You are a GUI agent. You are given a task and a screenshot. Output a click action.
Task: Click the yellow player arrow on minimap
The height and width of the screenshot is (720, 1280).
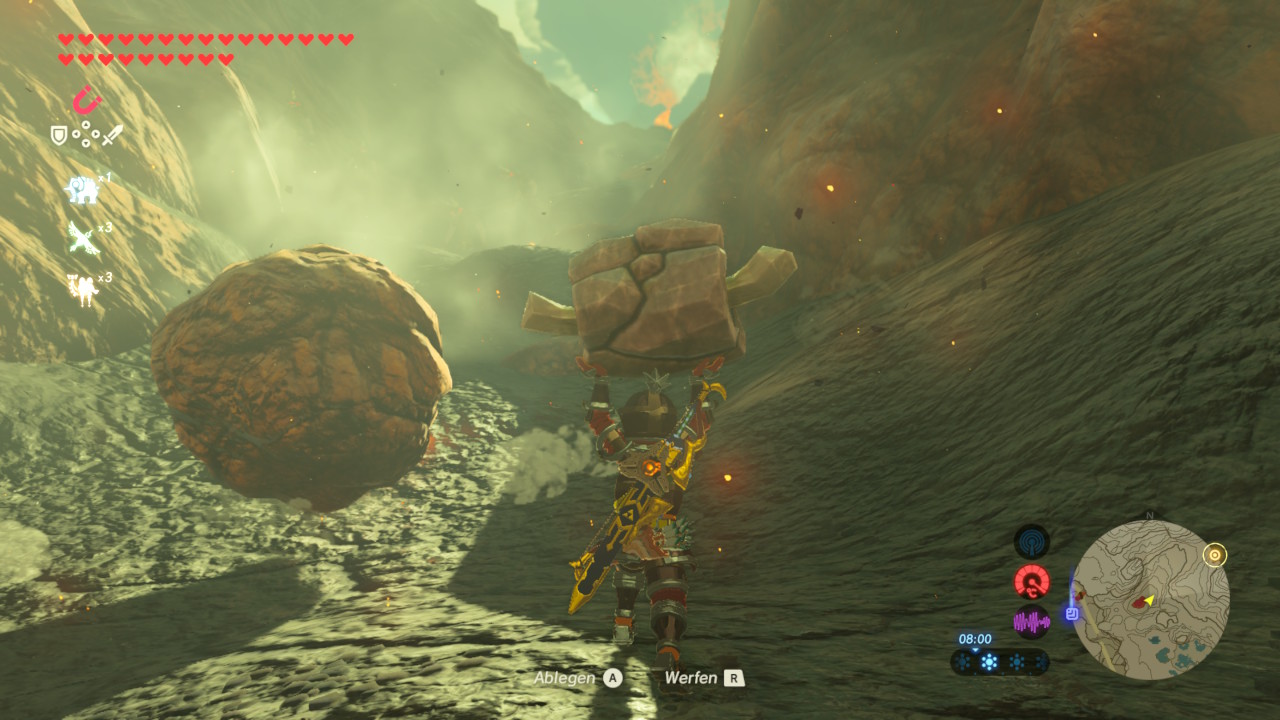coord(1150,600)
